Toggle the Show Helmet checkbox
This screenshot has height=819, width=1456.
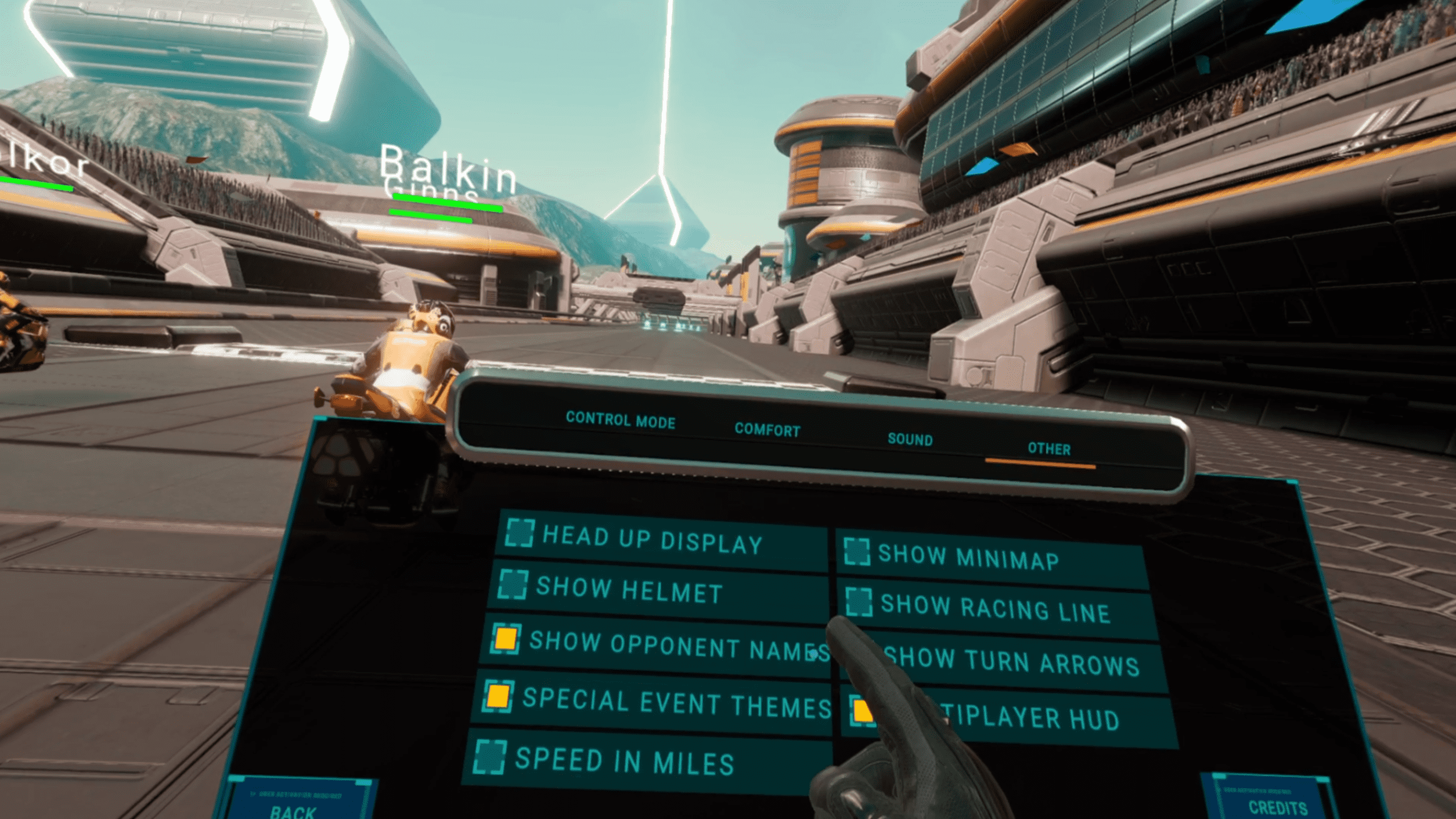513,584
